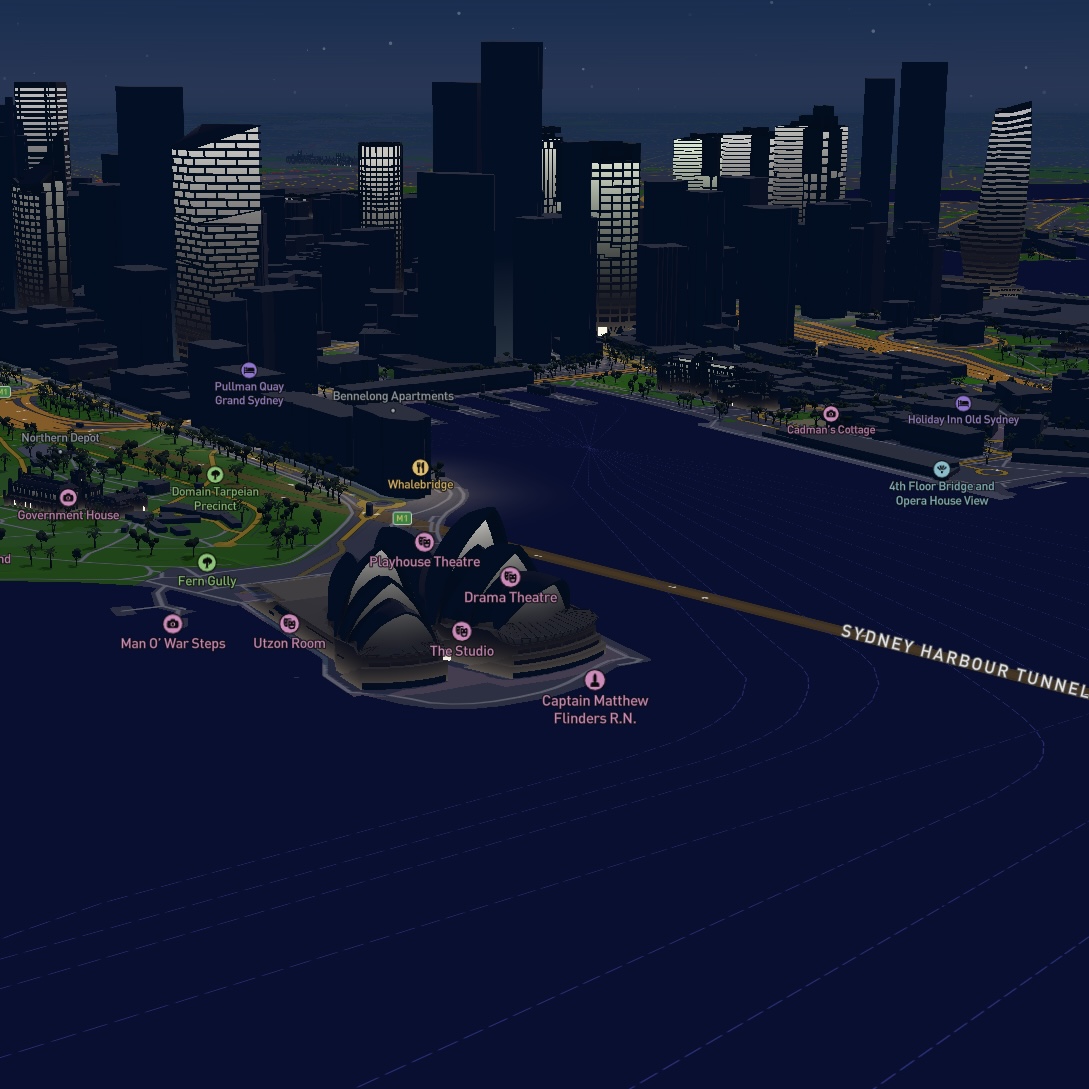1089x1089 pixels.
Task: Click the Whalebridge restaurant marker
Action: pos(421,468)
